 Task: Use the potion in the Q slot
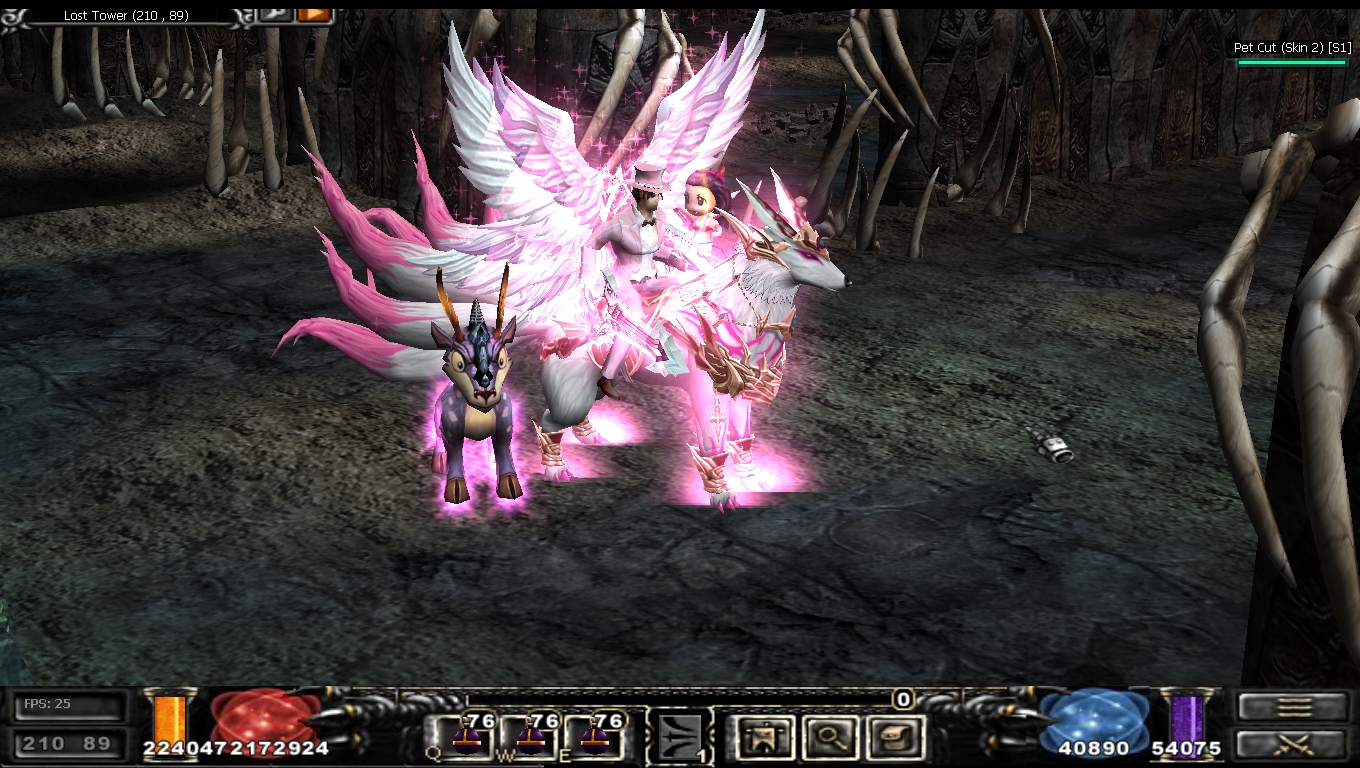(464, 737)
